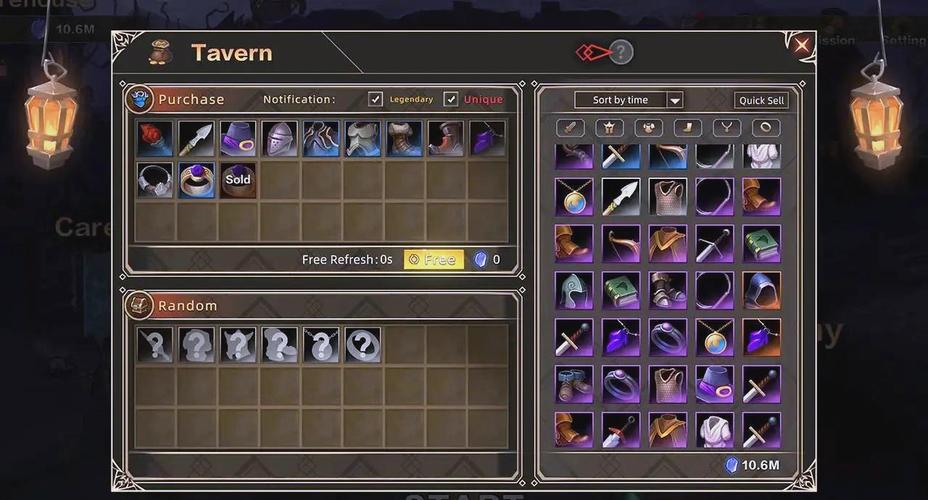Filter inventory by helmet icon

(x=609, y=128)
